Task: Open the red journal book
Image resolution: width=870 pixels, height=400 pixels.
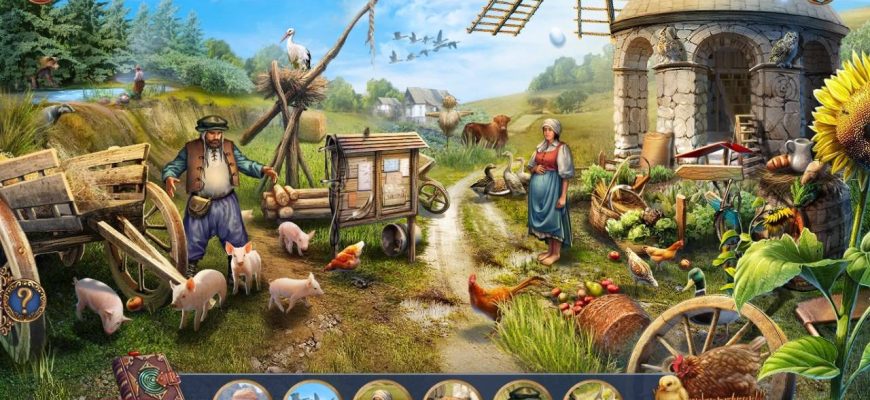Action: [146, 378]
